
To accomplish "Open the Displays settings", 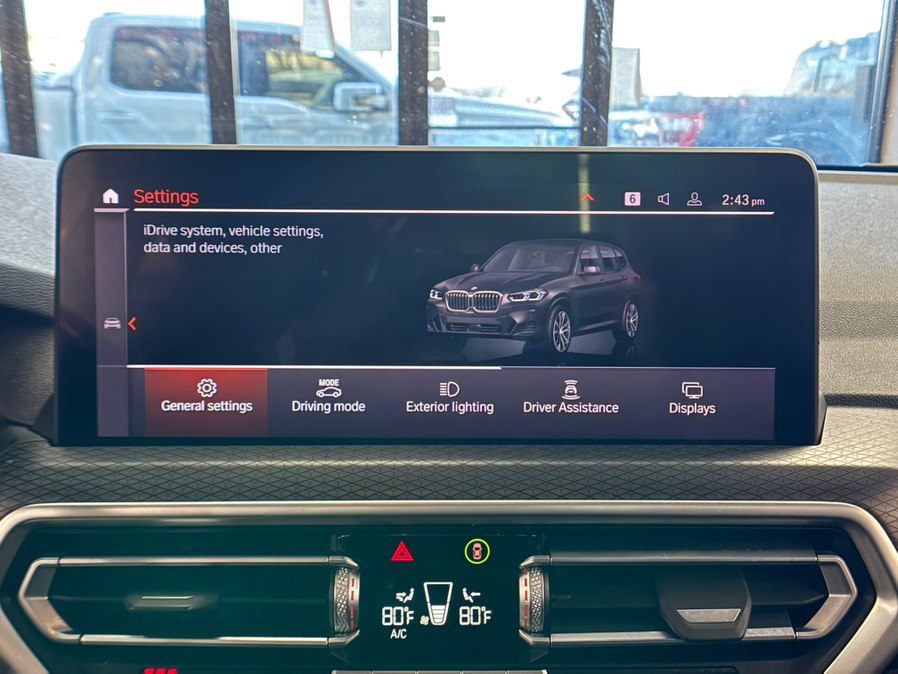I will [692, 397].
